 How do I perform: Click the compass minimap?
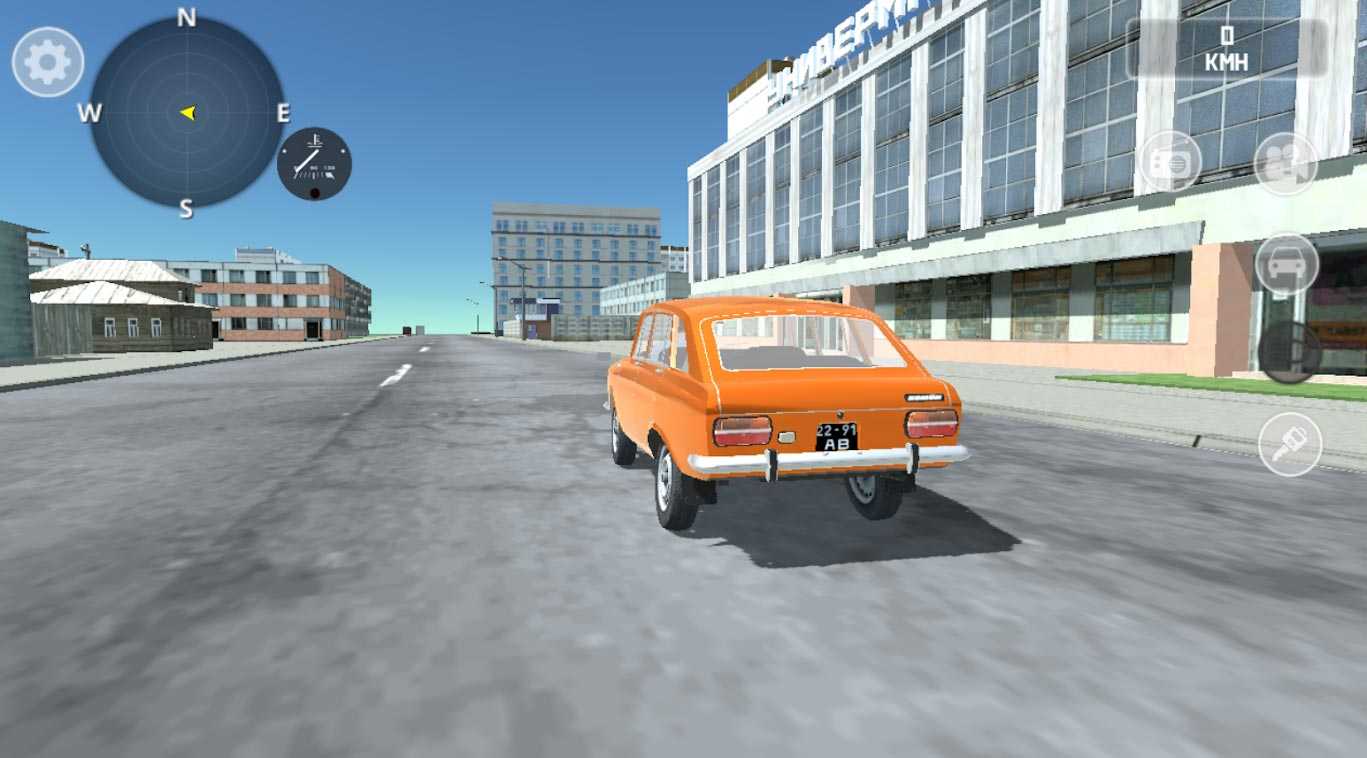[186, 112]
